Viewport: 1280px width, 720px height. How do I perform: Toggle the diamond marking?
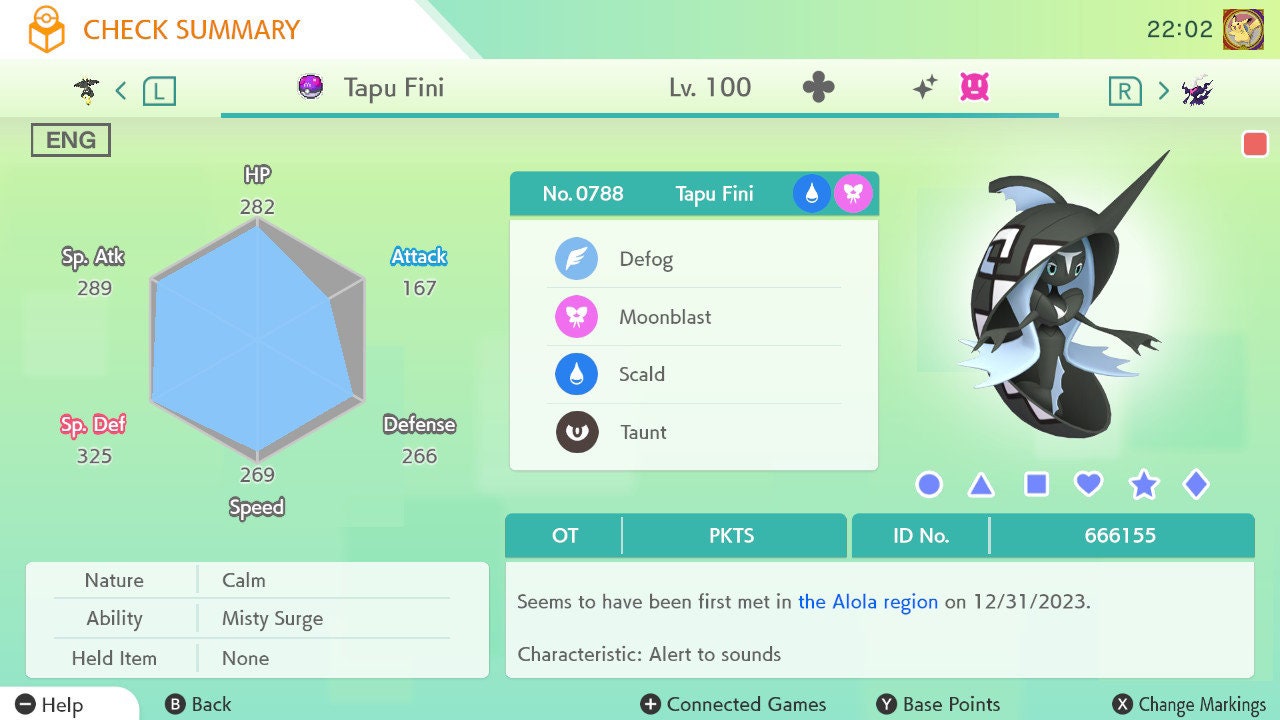click(1195, 485)
